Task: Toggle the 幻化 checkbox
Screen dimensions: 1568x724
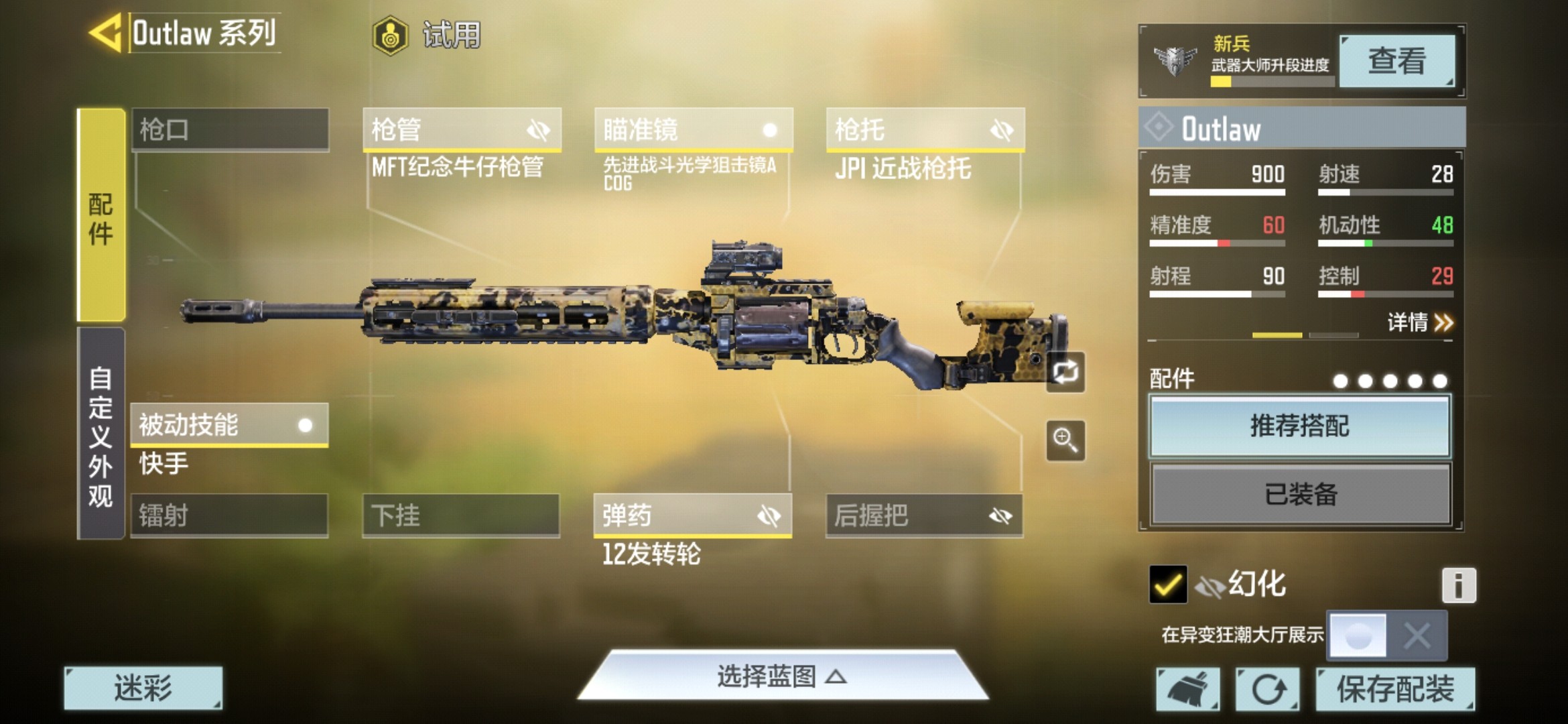Action: coord(1167,585)
